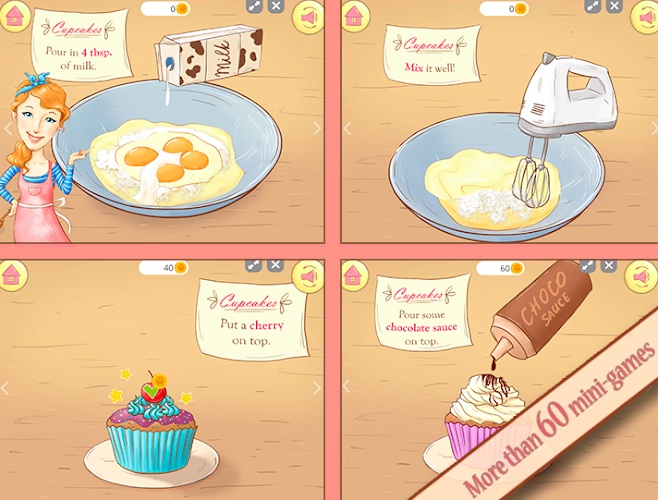The width and height of the screenshot is (658, 500).
Task: Go to next step from milk-pouring panel
Action: [x=317, y=128]
